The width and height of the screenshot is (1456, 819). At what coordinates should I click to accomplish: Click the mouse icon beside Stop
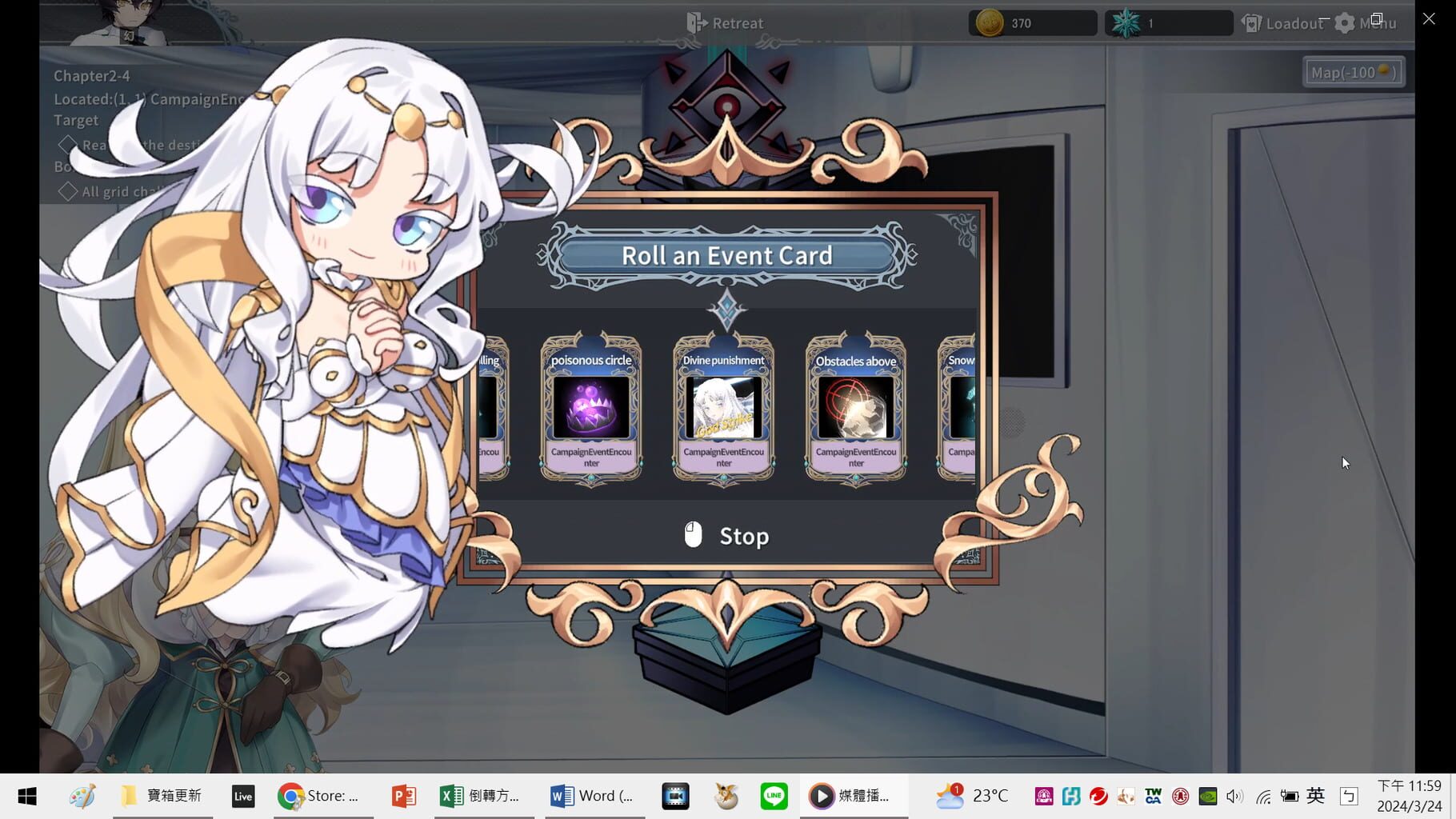pos(693,535)
